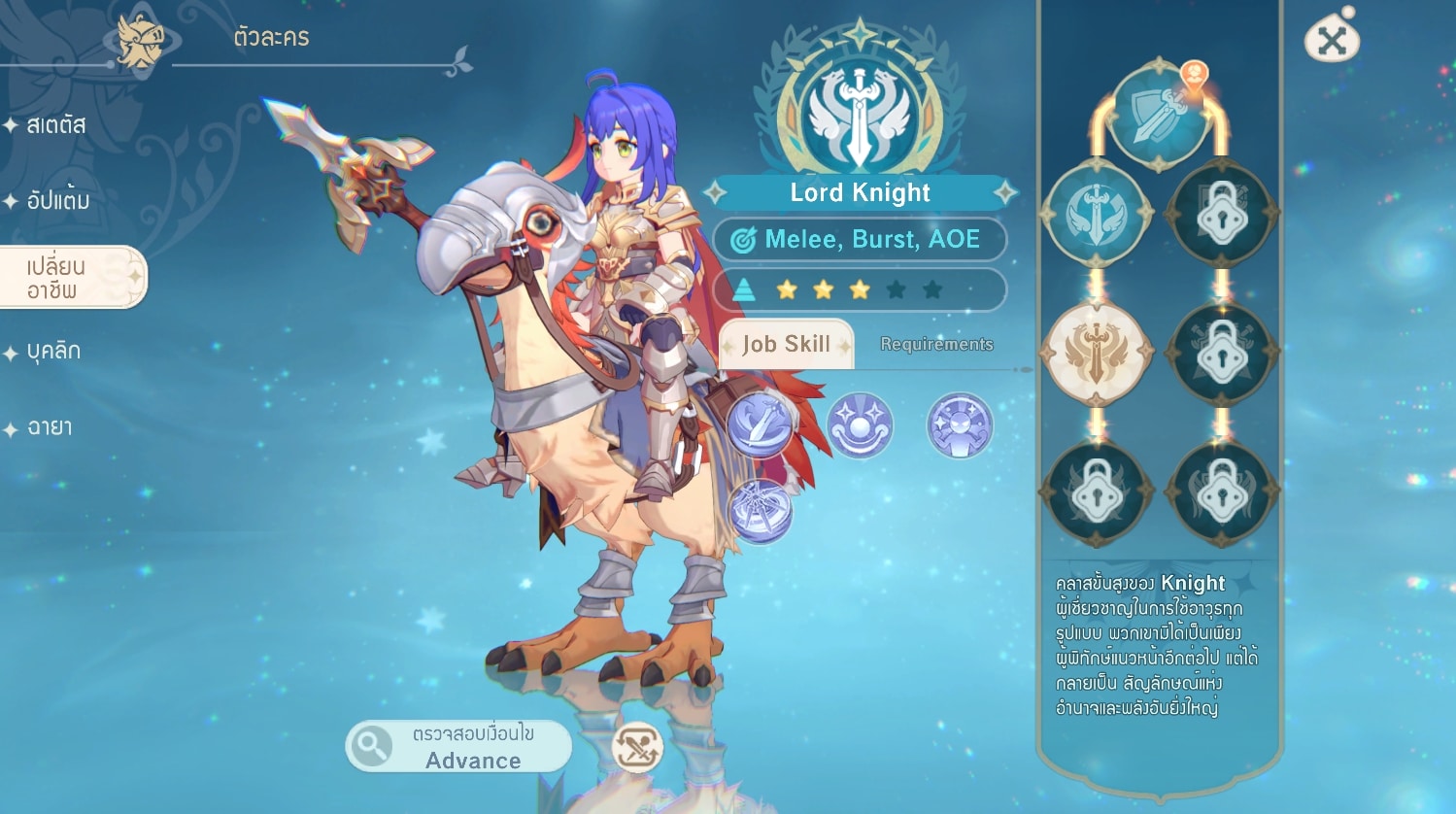Click the Melee, Burst, AOE role tag
Screen dimensions: 1456x814
(860, 240)
